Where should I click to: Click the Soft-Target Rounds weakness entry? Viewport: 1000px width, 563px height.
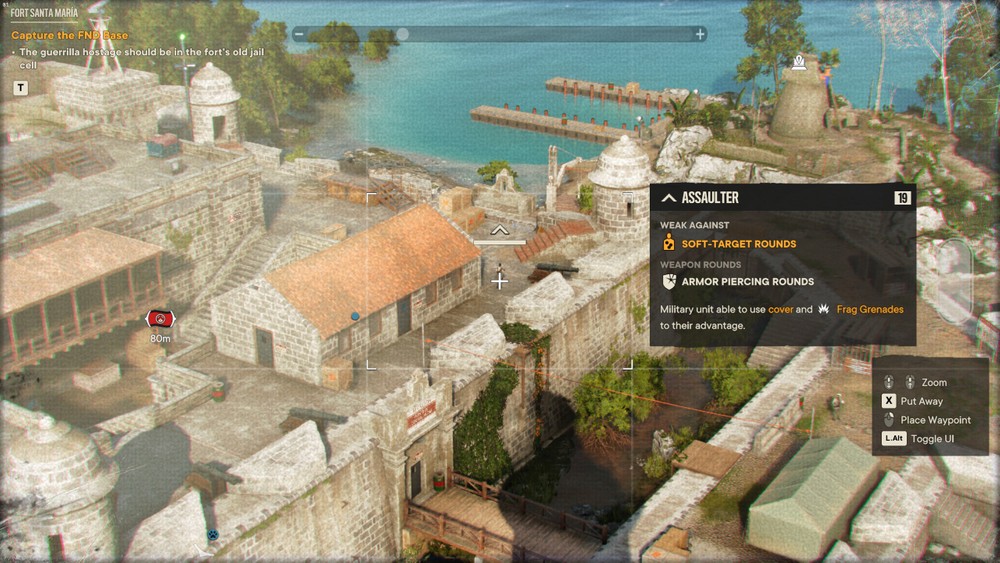point(738,244)
